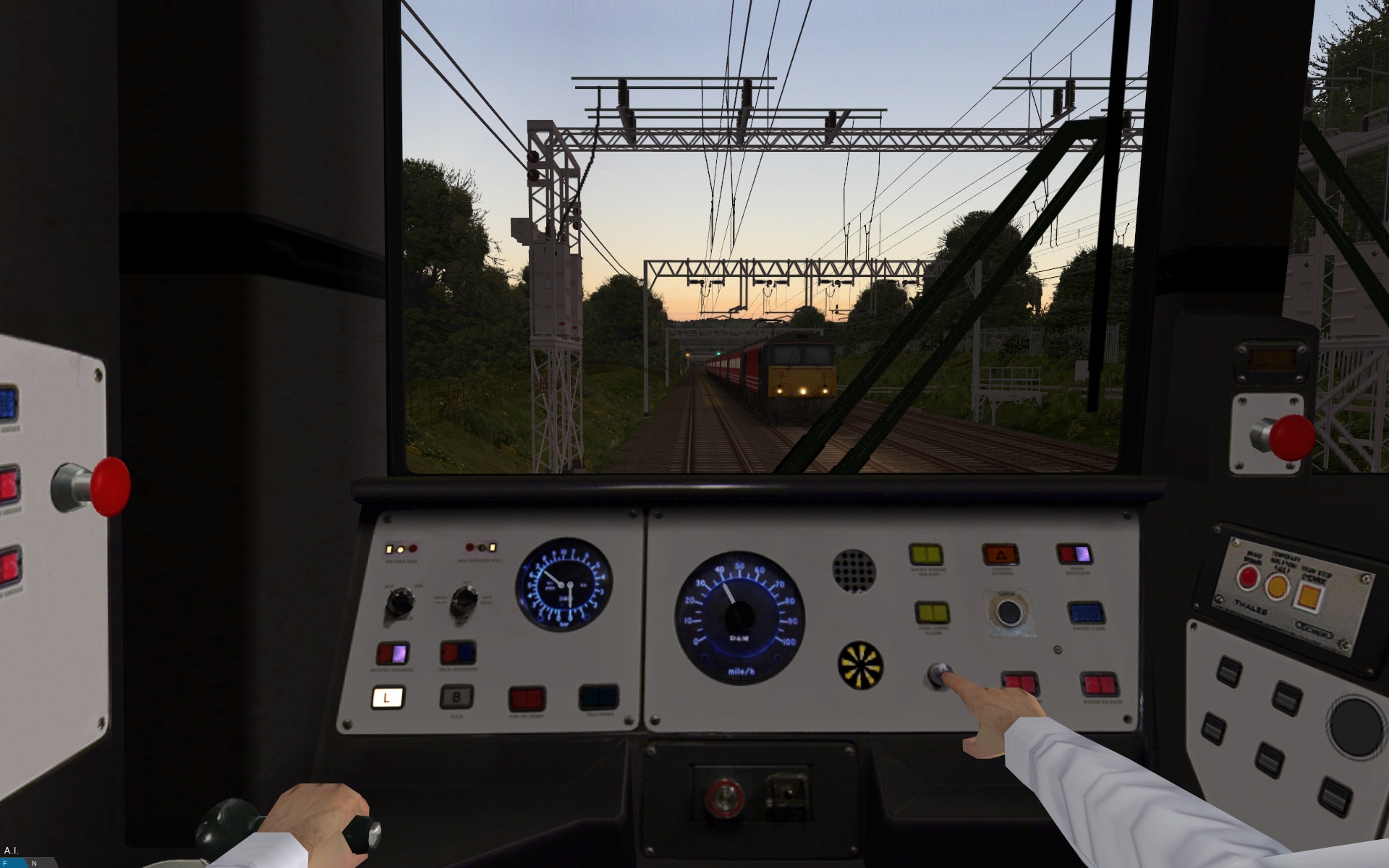Push the white L button

[388, 697]
